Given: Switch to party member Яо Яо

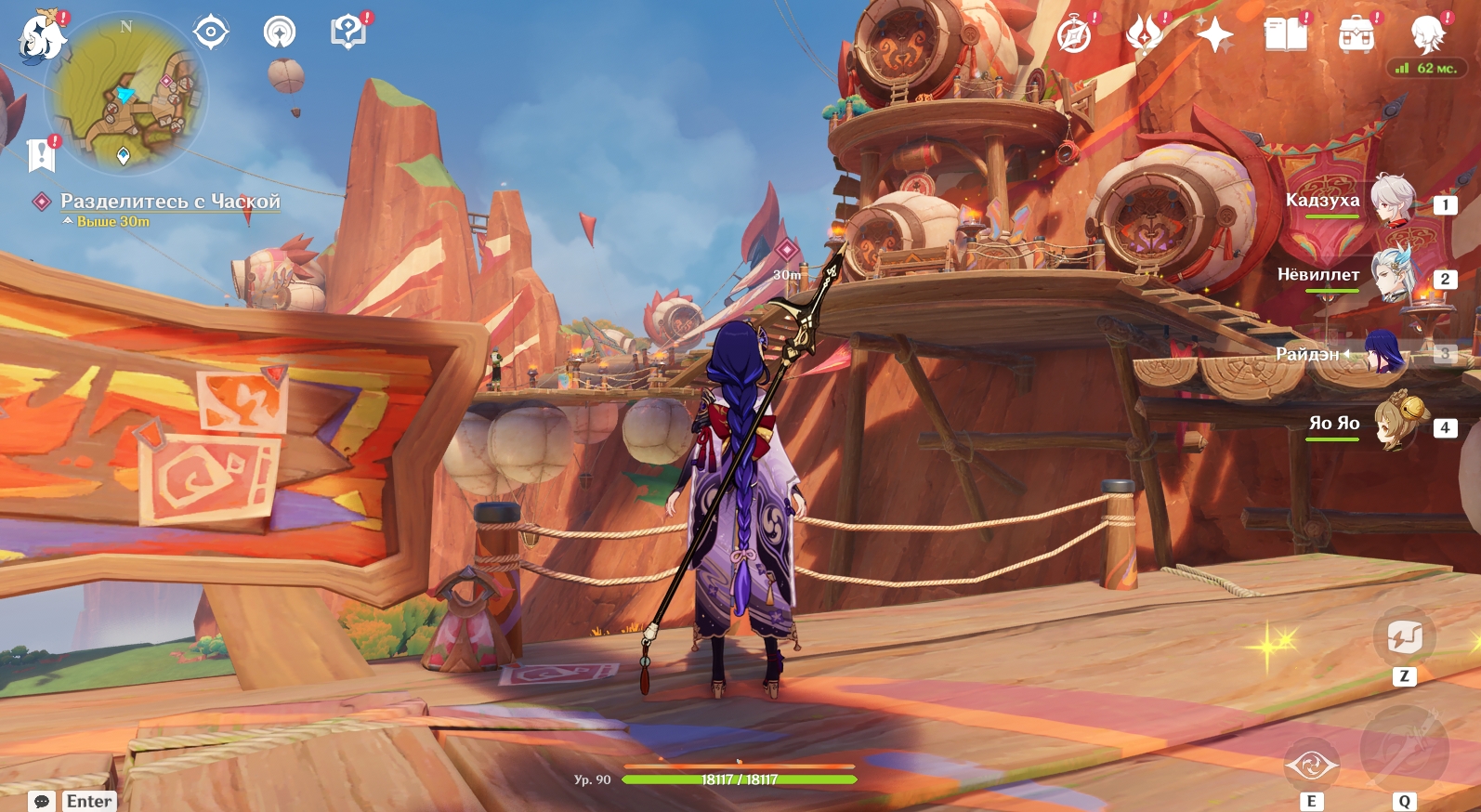Looking at the screenshot, I should point(1396,426).
